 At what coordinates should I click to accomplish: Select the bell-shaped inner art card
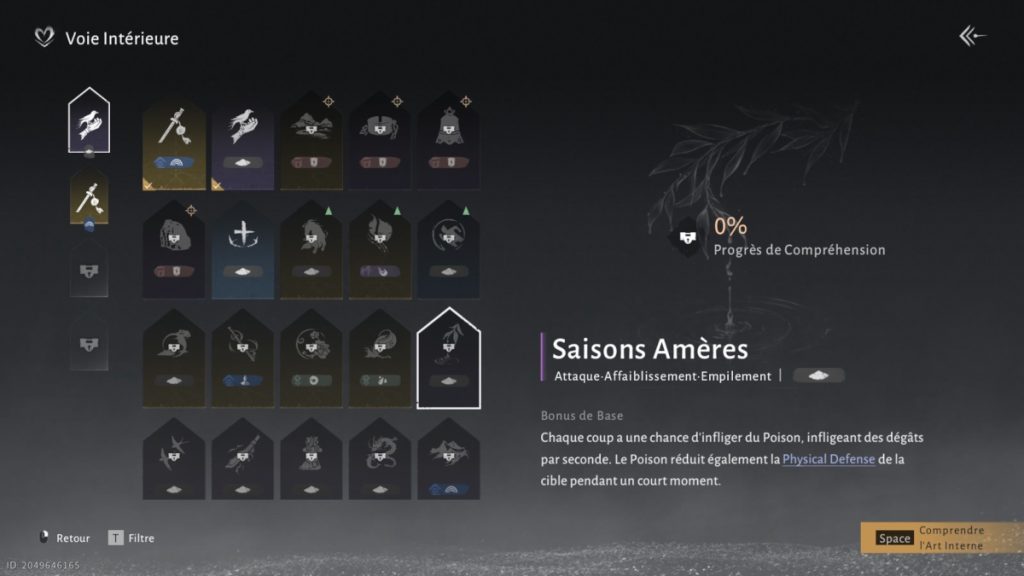tap(449, 134)
